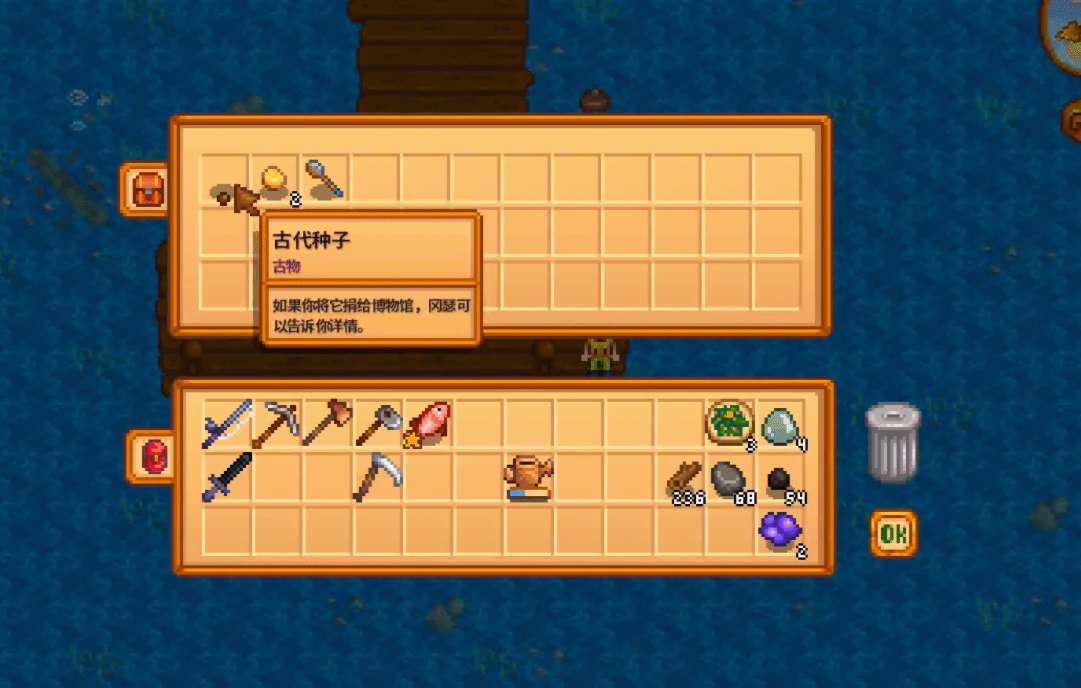Image resolution: width=1081 pixels, height=688 pixels.
Task: Select the salad stack of three
Action: [x=730, y=423]
